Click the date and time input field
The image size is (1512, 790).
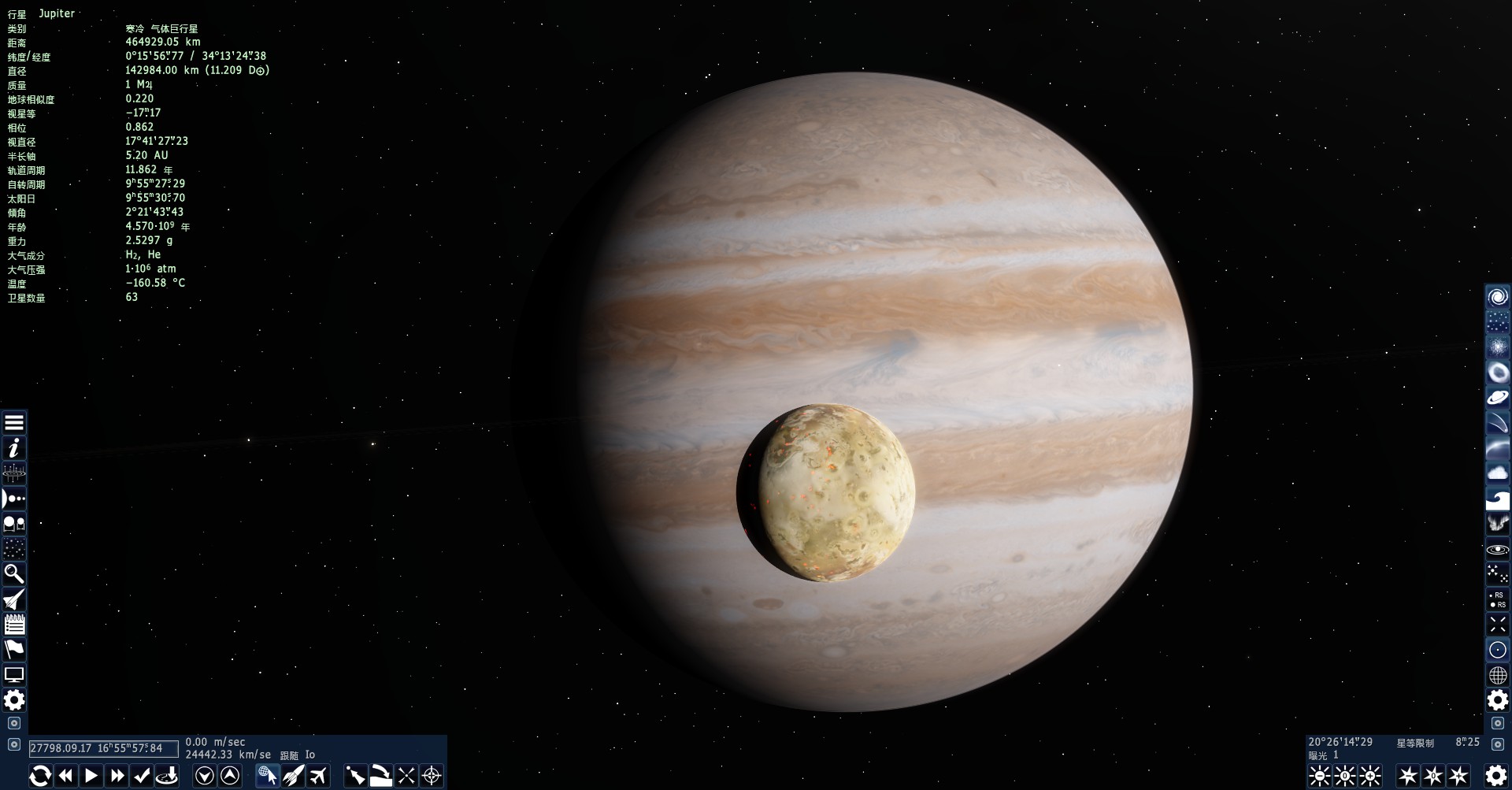point(103,748)
